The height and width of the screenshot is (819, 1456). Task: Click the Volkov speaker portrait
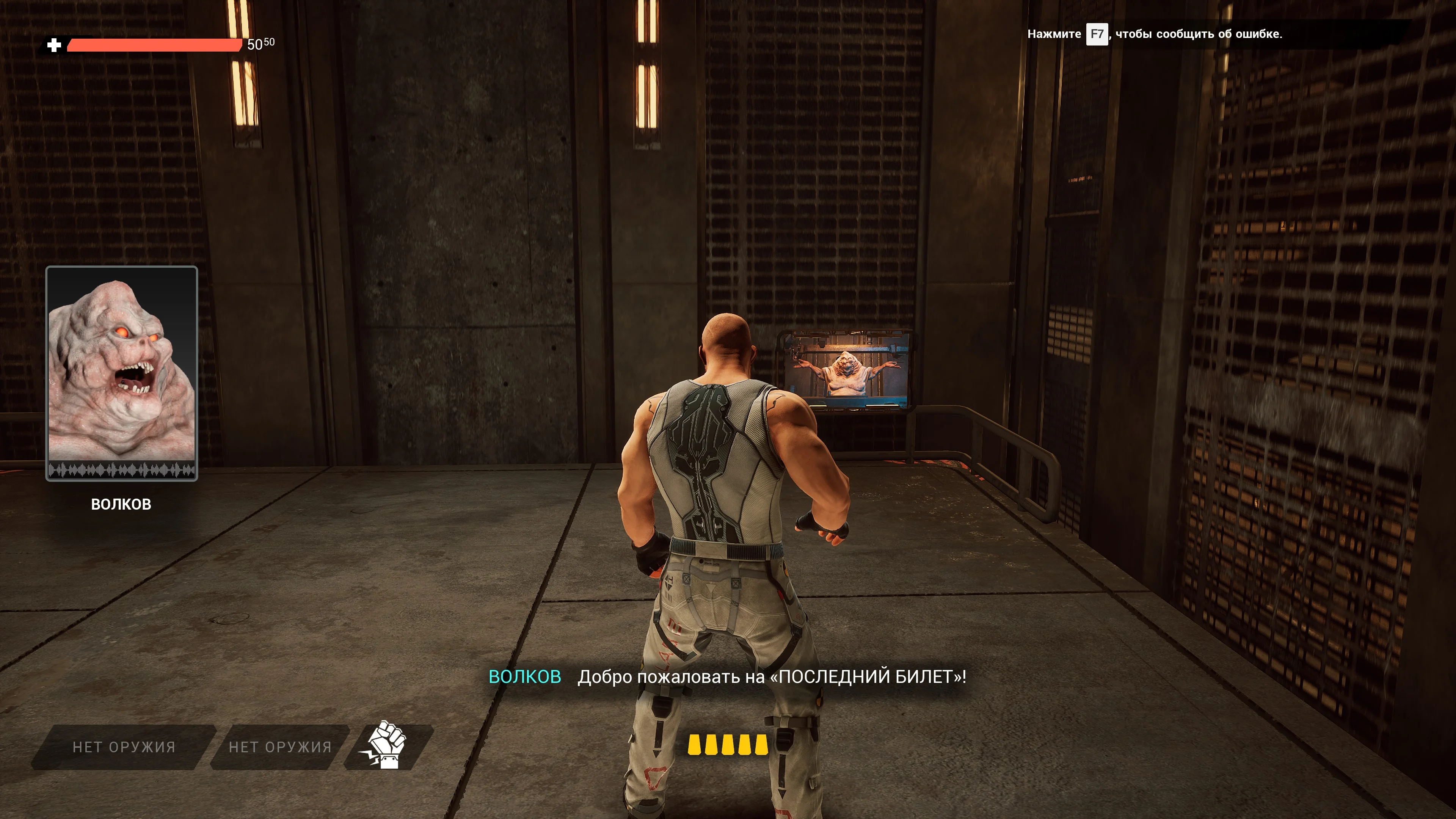click(121, 372)
